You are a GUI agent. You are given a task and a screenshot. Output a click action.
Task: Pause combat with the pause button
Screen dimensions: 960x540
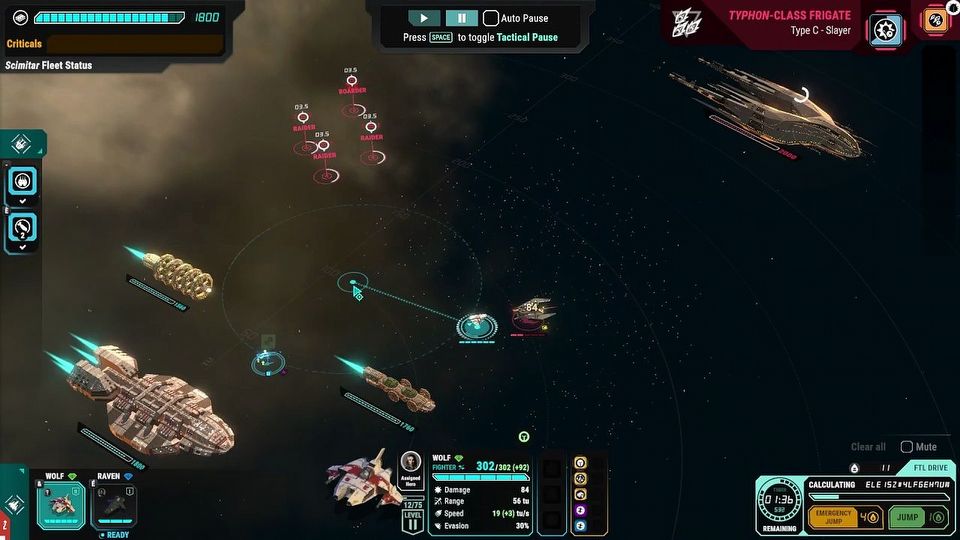(461, 18)
